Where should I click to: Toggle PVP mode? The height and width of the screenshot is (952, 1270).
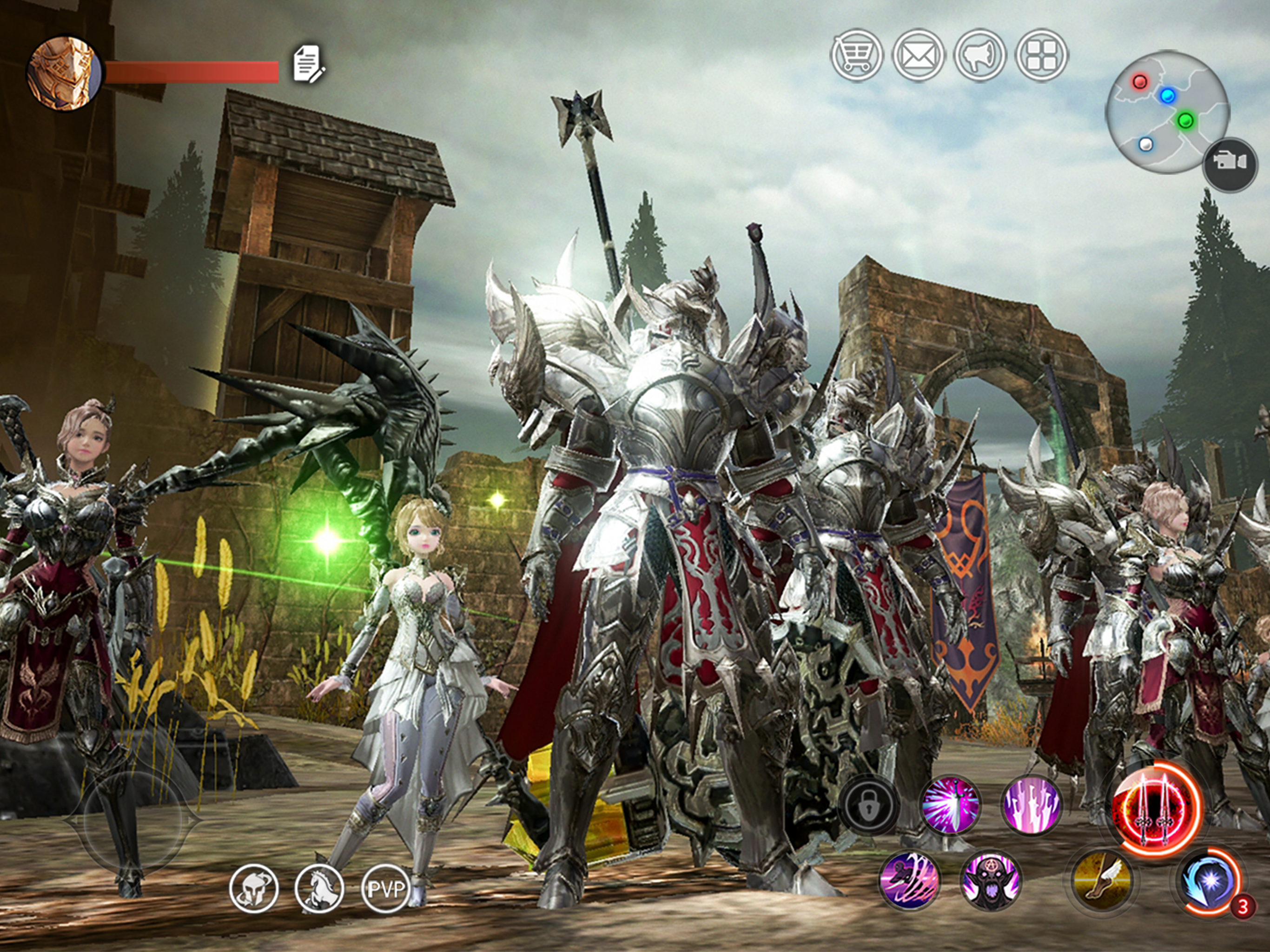[386, 888]
